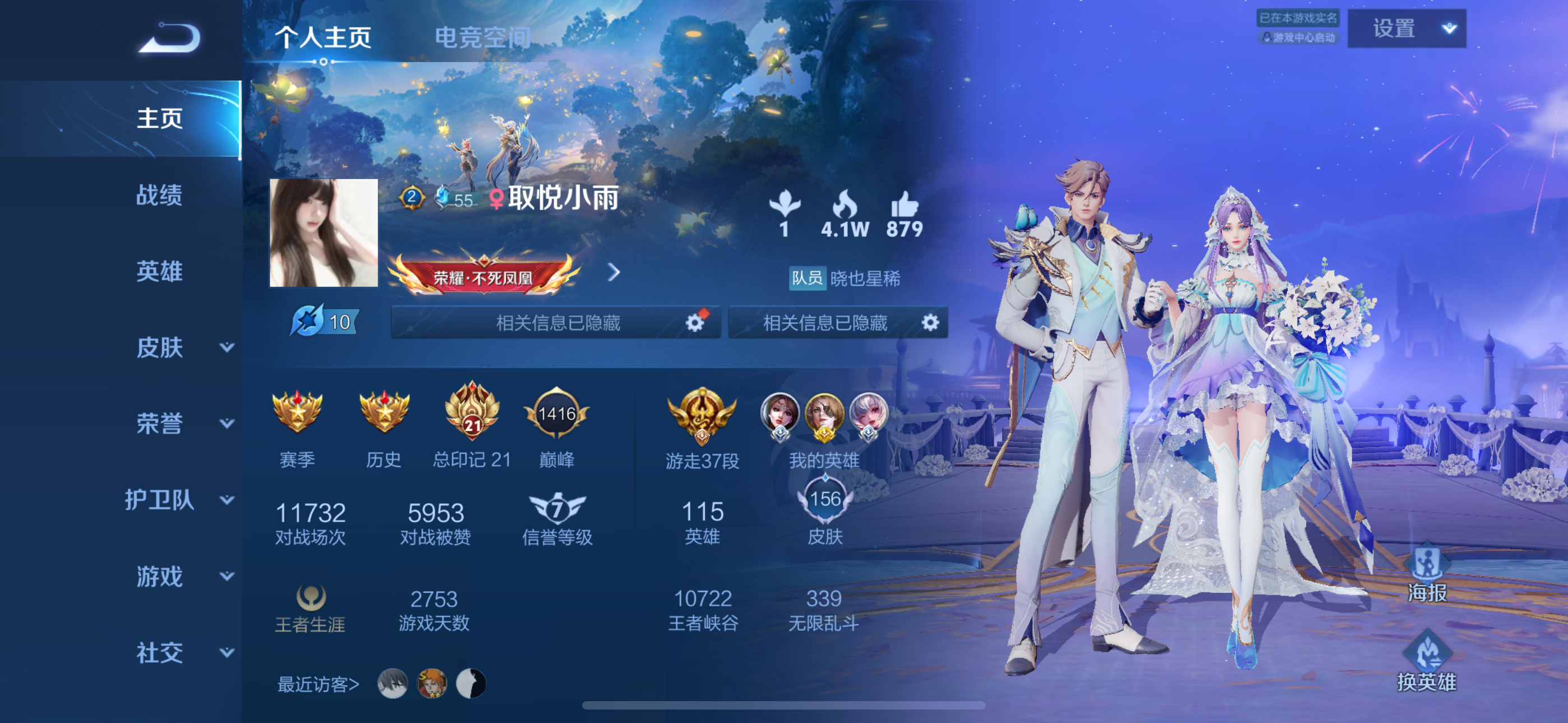Open the 设置 dropdown

pos(1406,29)
